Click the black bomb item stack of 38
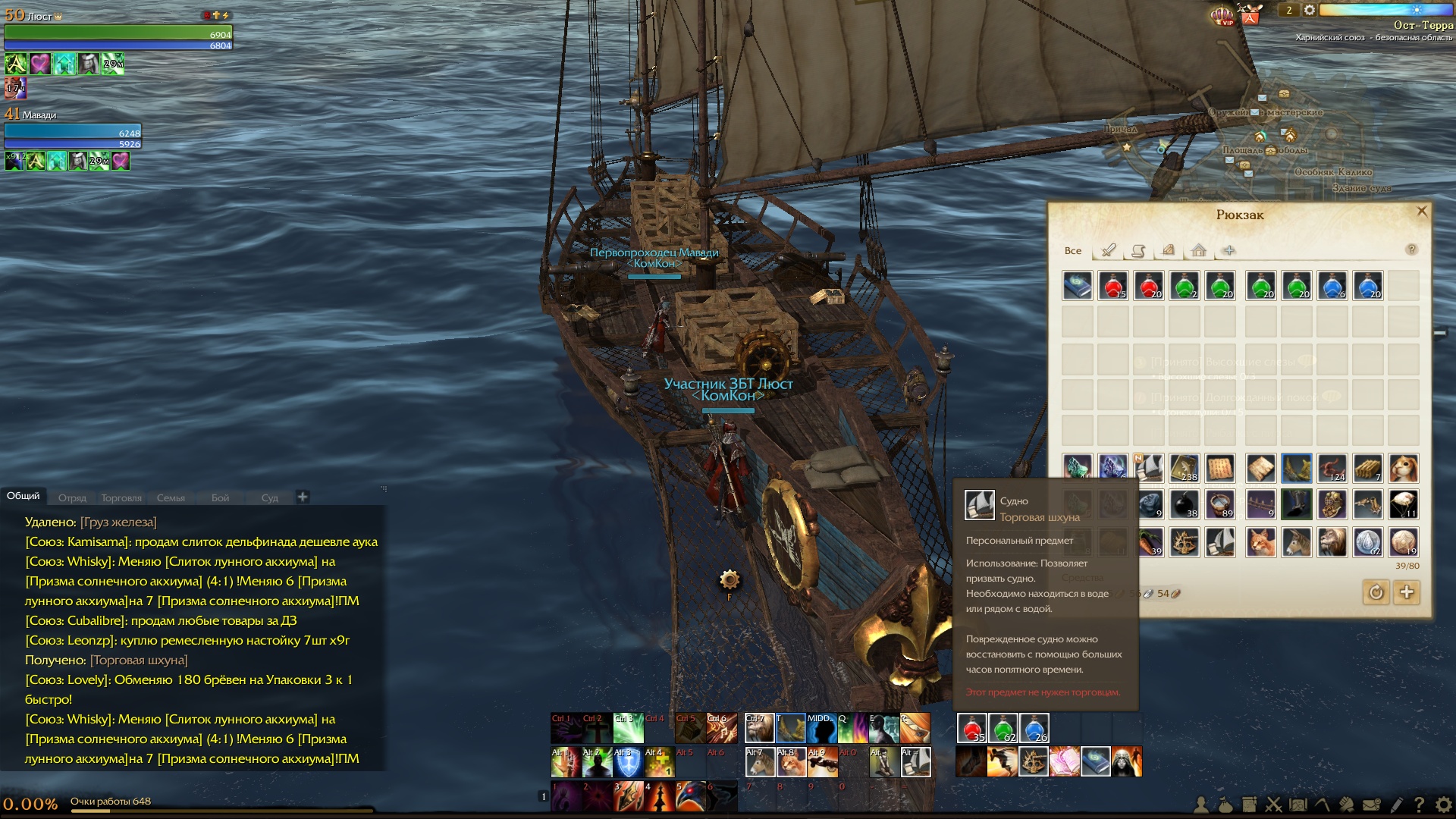This screenshot has height=819, width=1456. click(1185, 504)
